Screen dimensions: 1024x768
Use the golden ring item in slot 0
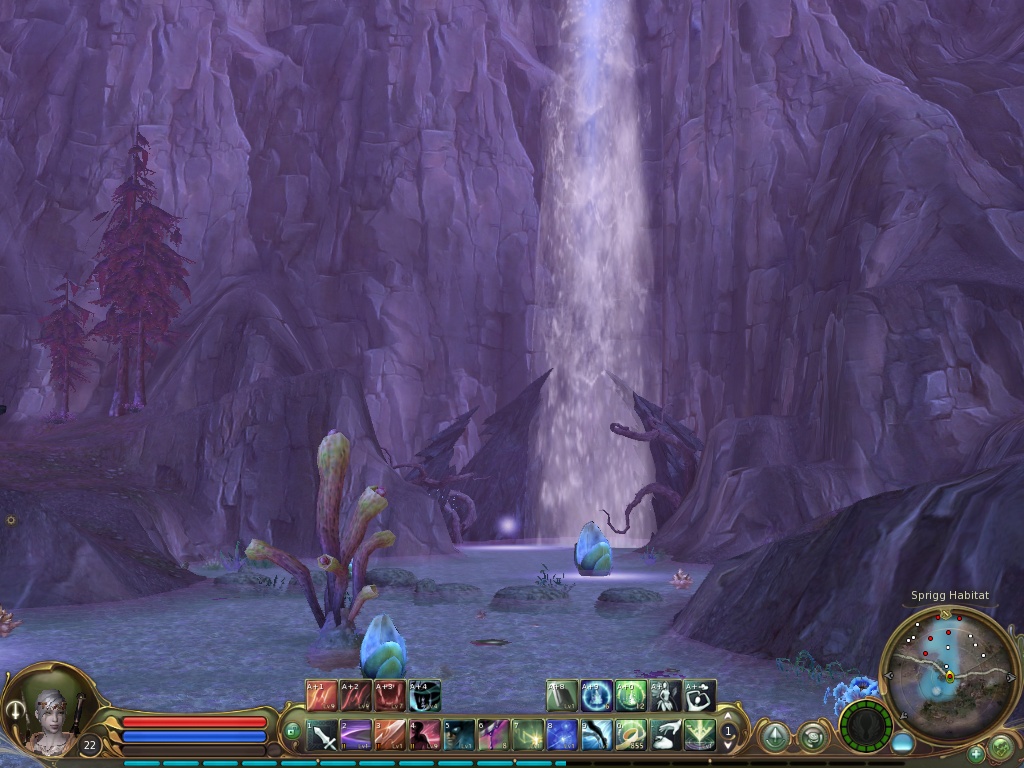pyautogui.click(x=630, y=735)
